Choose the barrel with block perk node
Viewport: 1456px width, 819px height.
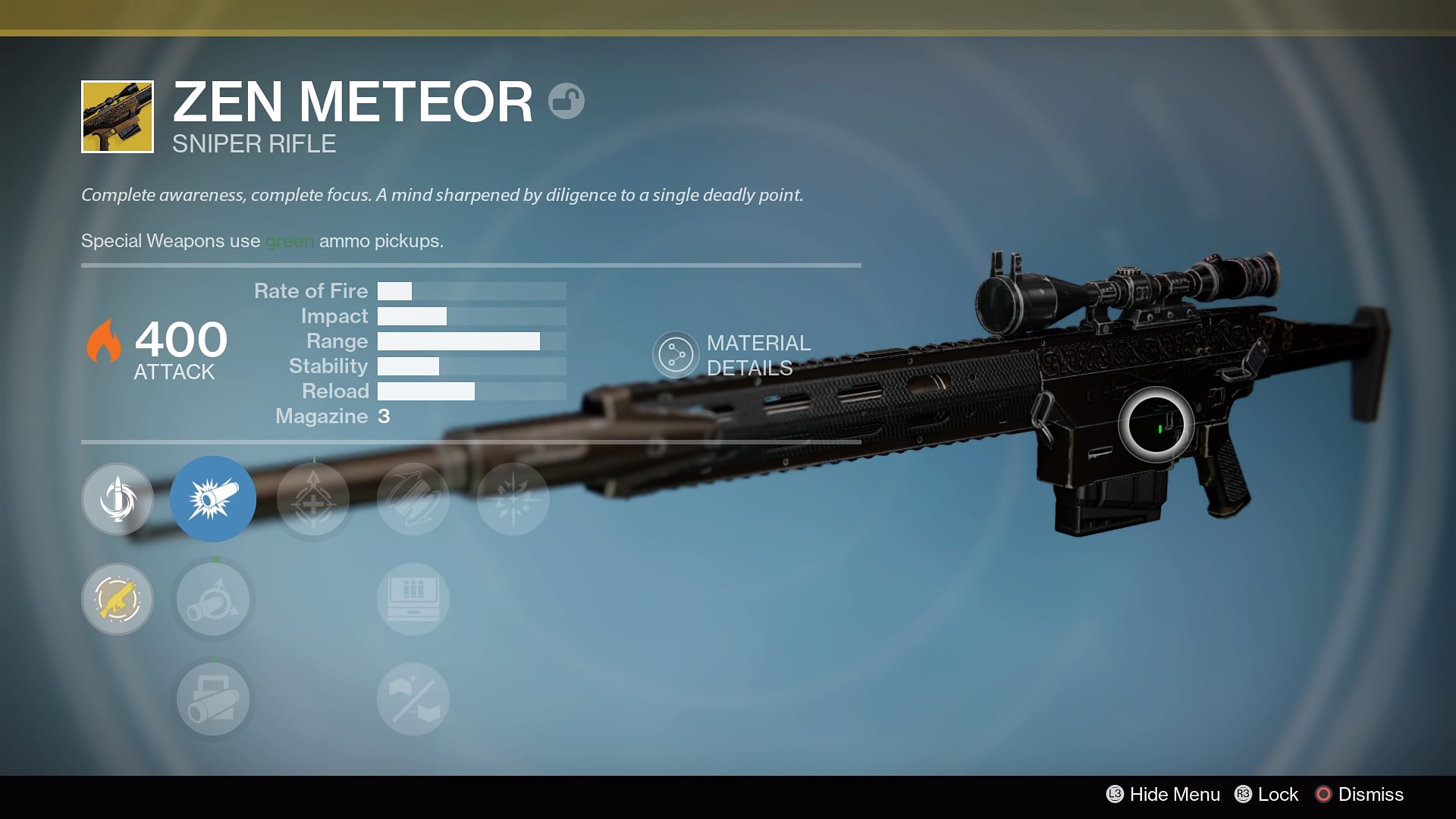pos(213,699)
